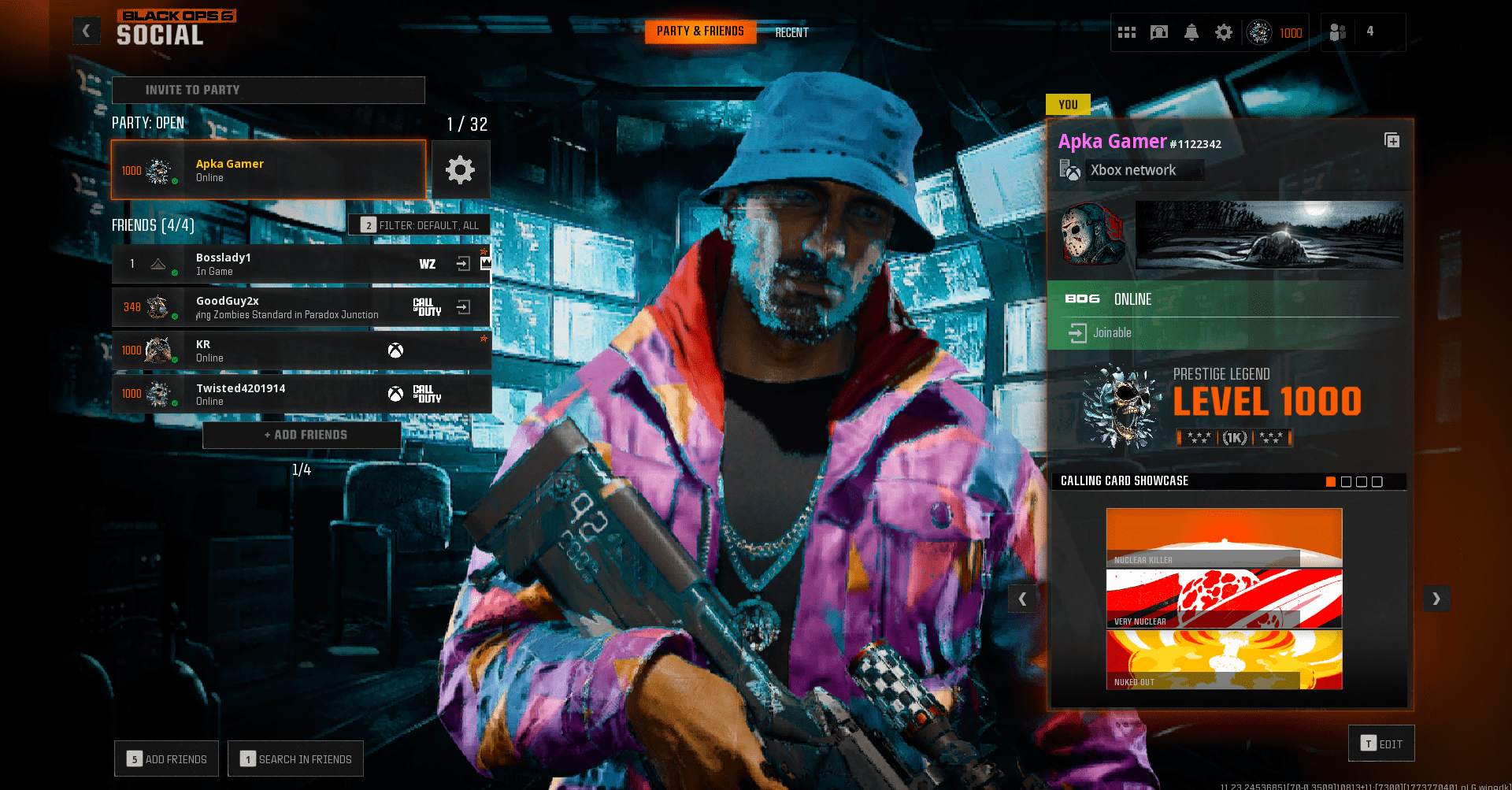Open the notifications bell icon
Viewport: 1512px width, 790px height.
pyautogui.click(x=1191, y=32)
